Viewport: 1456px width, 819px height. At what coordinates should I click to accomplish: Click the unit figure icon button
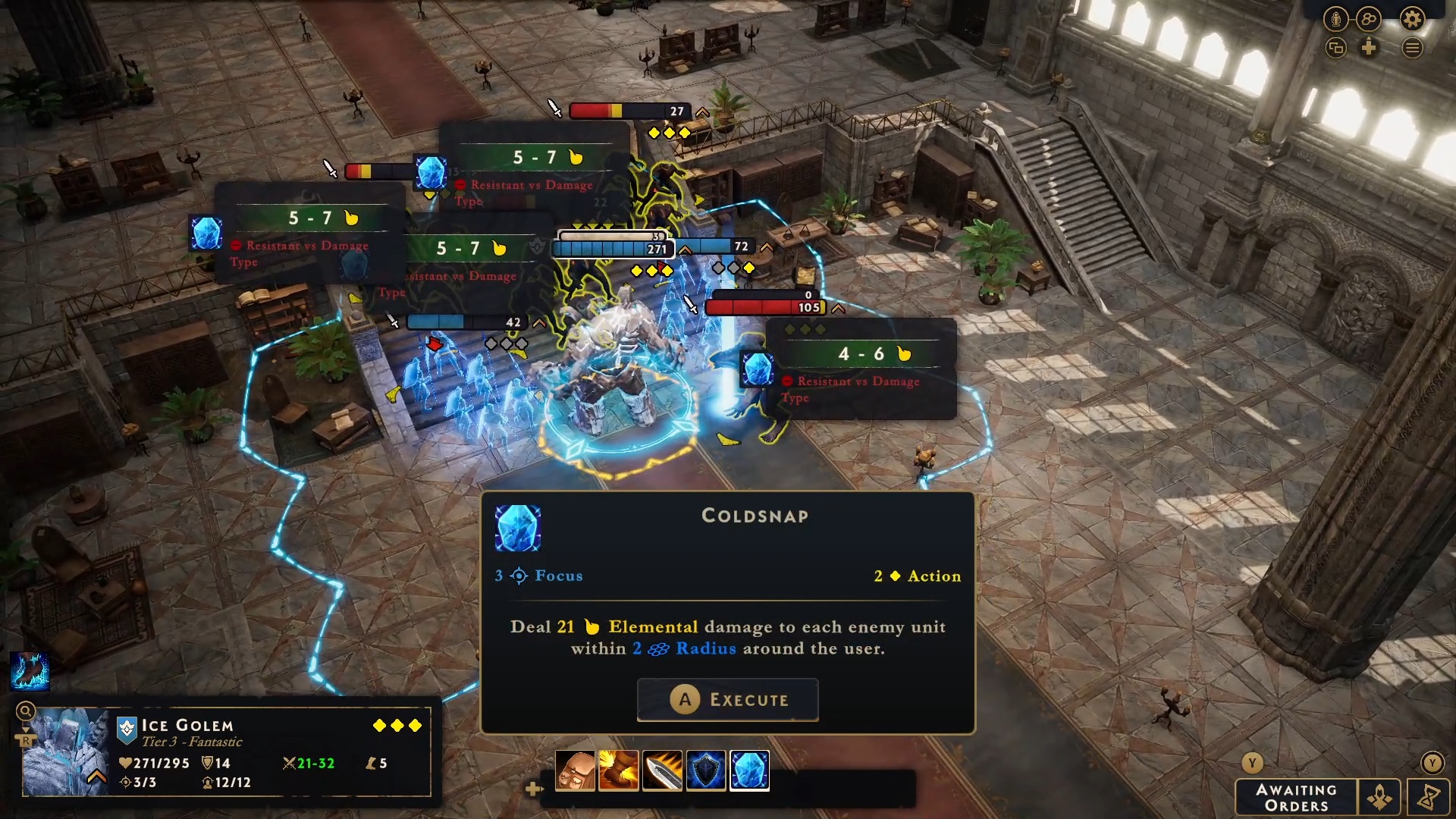tap(1335, 19)
